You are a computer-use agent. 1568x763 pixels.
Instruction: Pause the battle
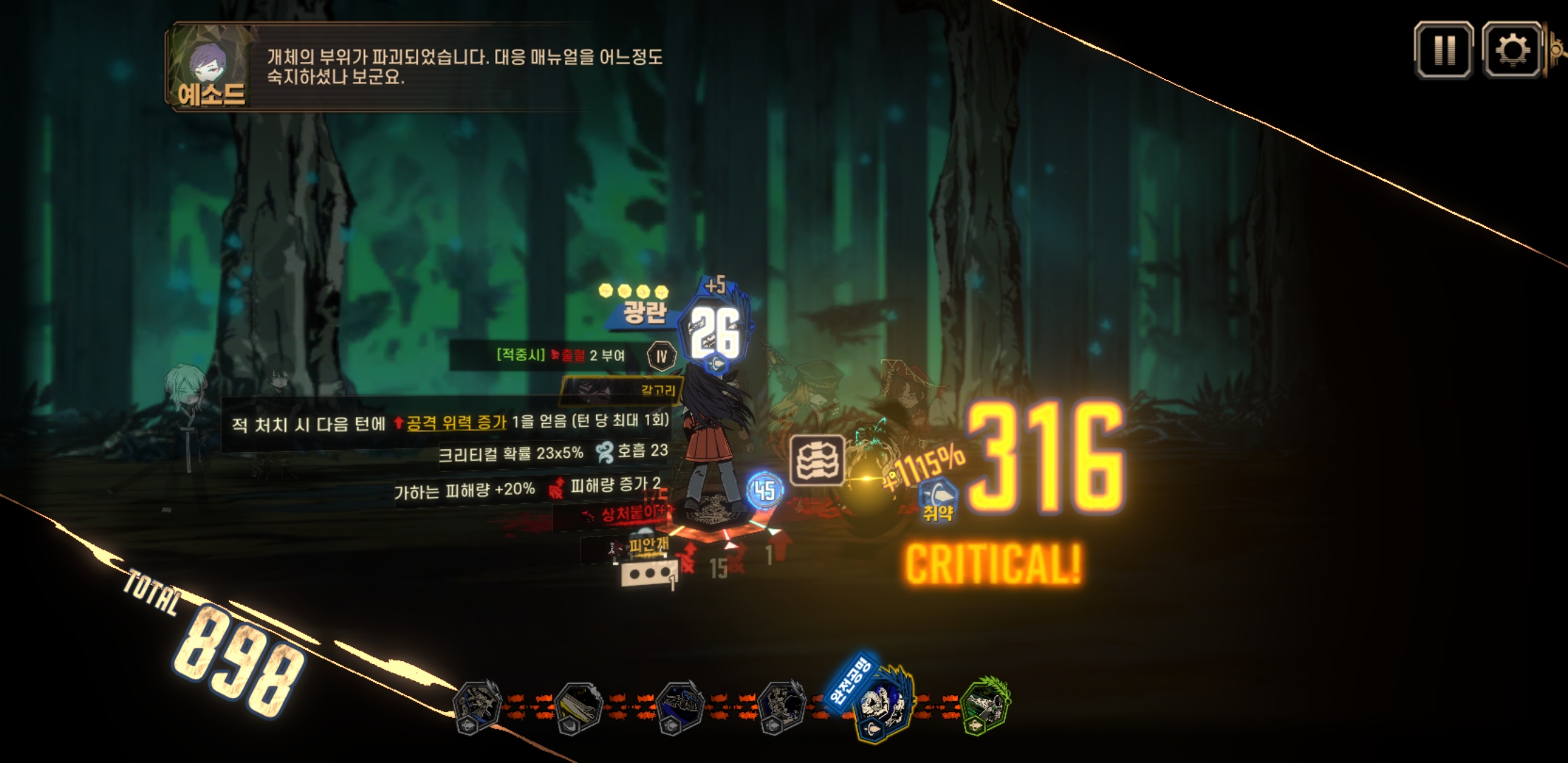point(1444,50)
